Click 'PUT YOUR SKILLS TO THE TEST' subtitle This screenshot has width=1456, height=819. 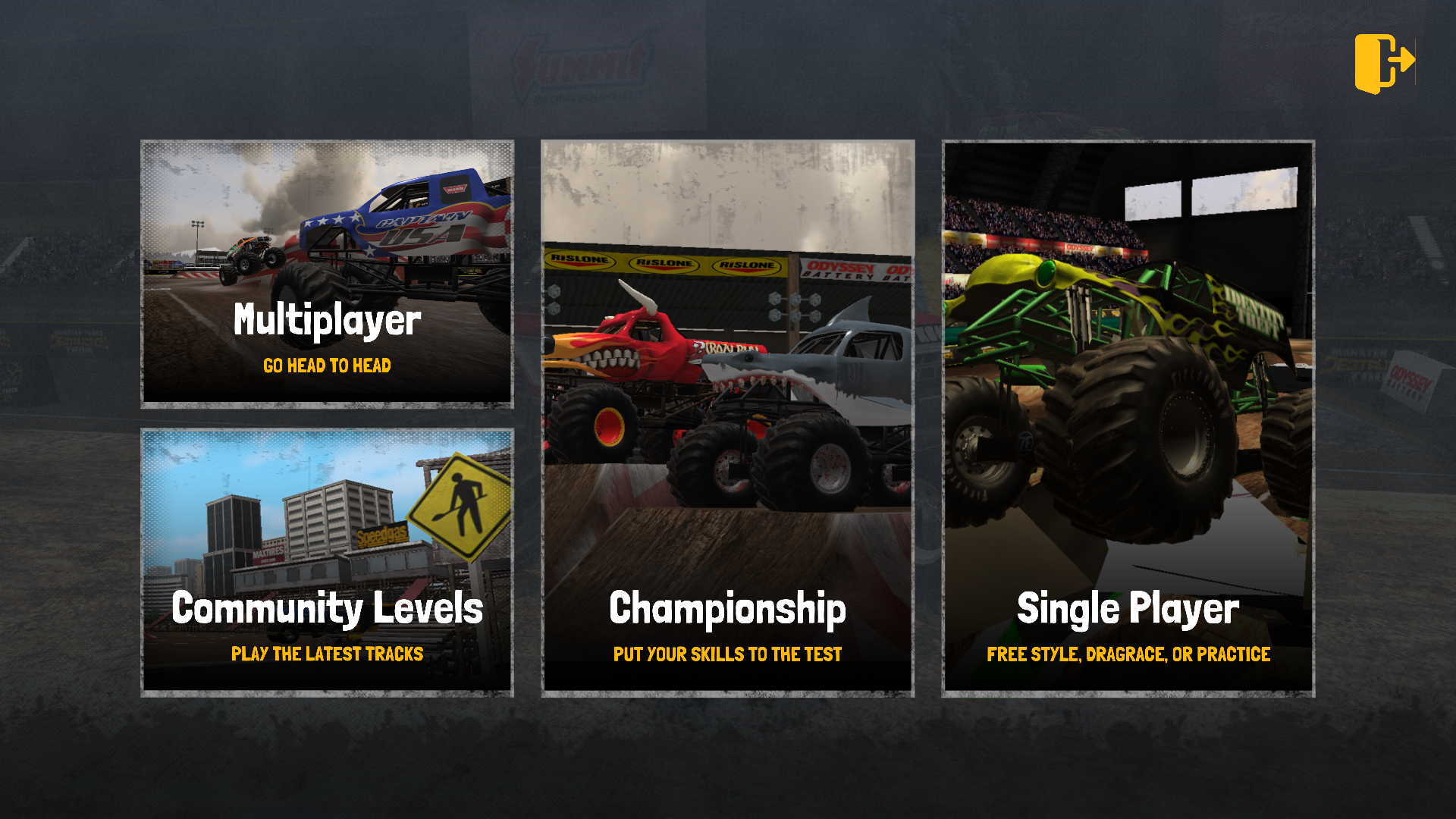point(727,653)
